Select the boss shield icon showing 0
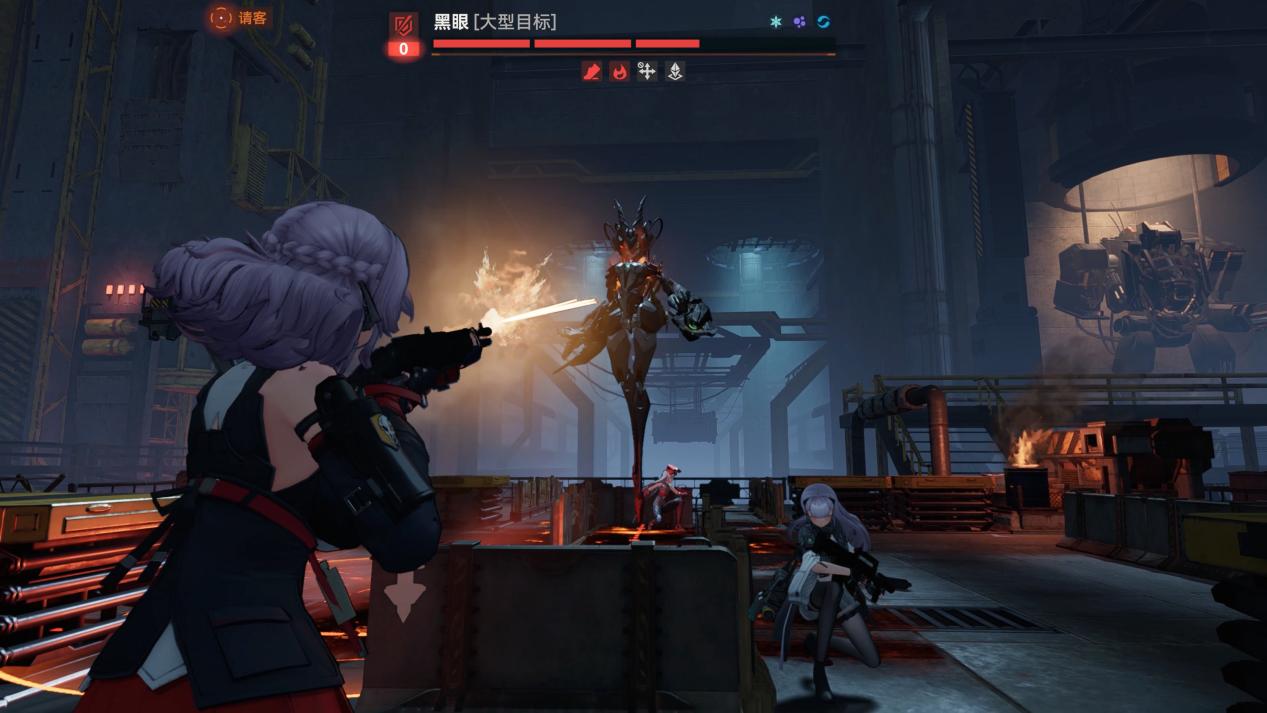The height and width of the screenshot is (713, 1267). (x=404, y=35)
